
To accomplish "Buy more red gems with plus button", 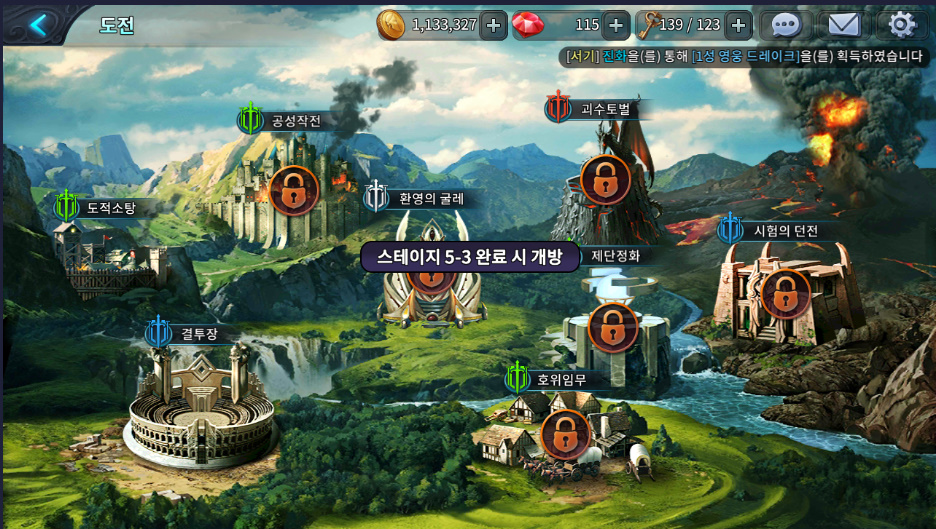I will pyautogui.click(x=616, y=25).
